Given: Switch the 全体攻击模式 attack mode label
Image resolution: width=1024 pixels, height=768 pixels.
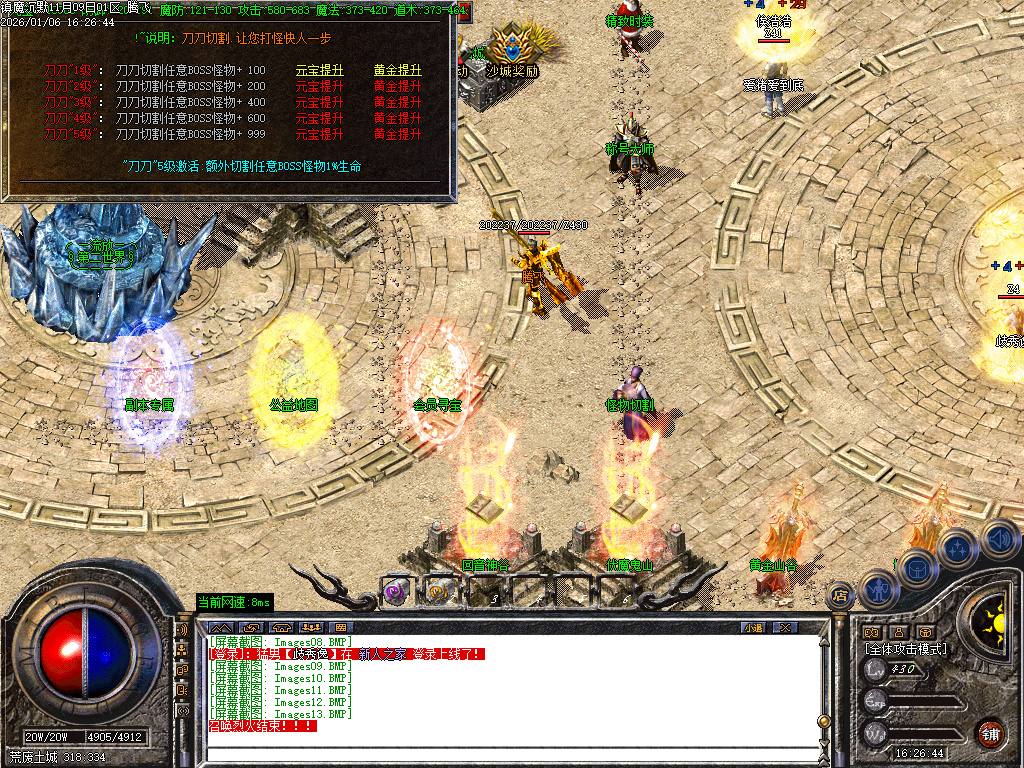Looking at the screenshot, I should pos(905,649).
